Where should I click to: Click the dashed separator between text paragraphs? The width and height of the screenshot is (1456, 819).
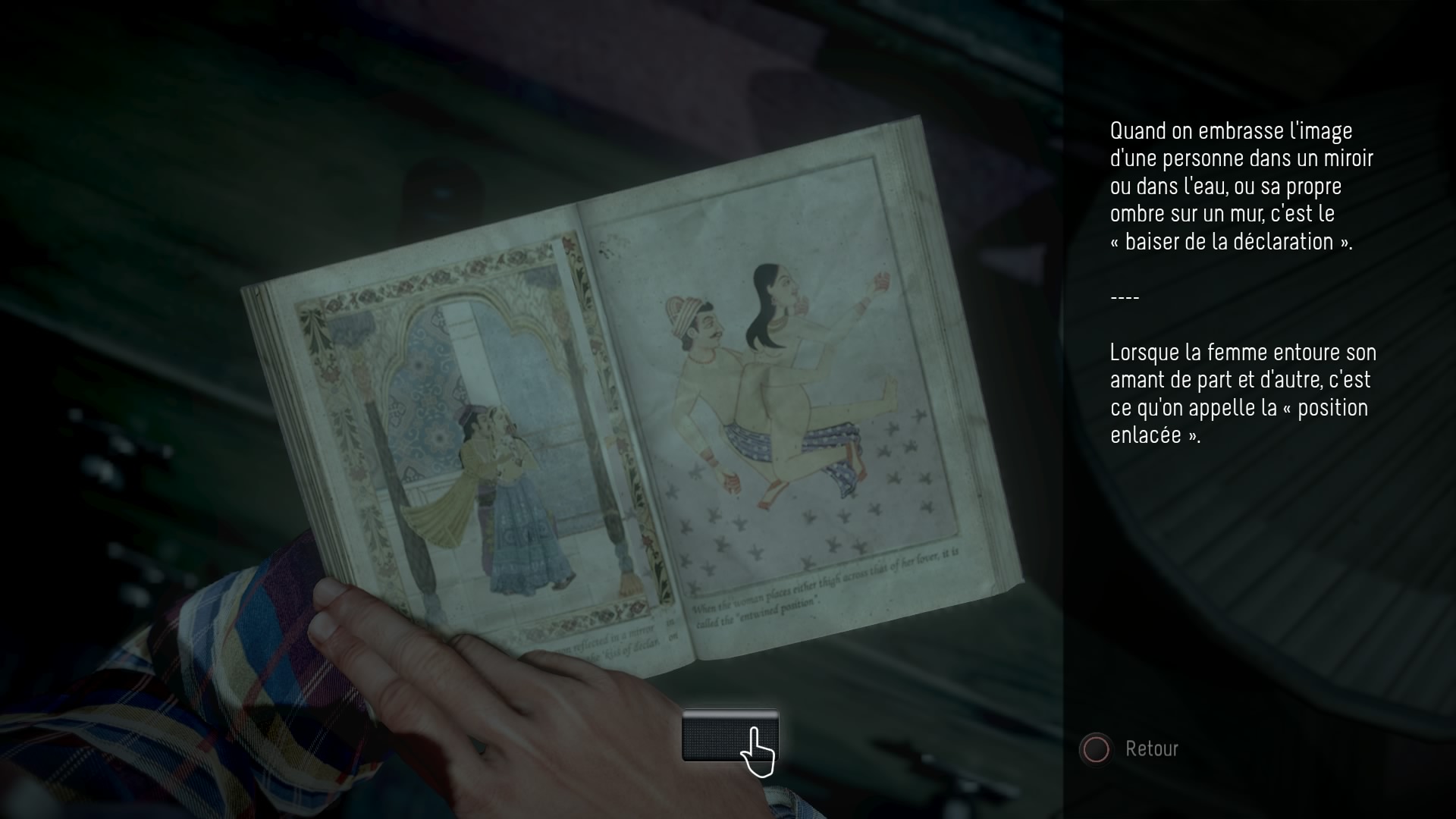pos(1125,297)
